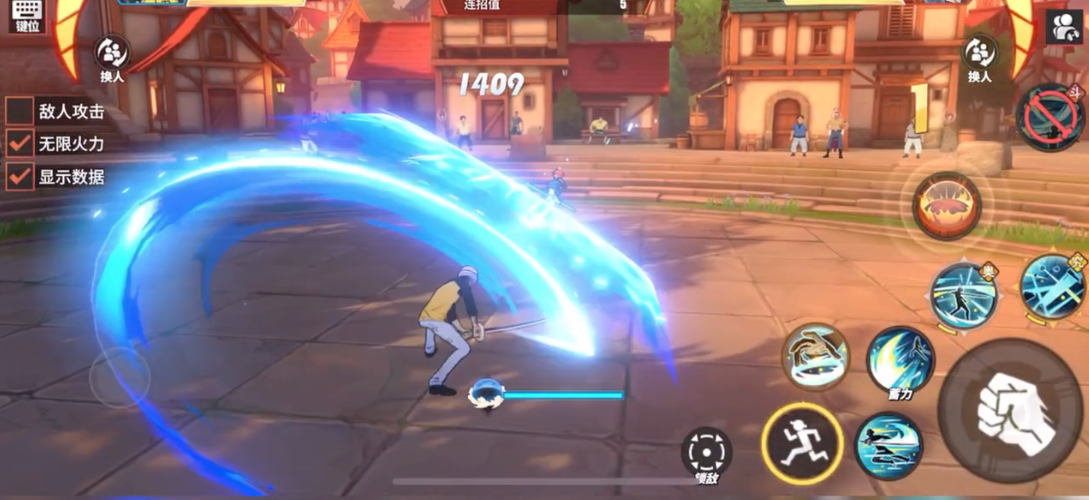Open the 键位 key layout button
This screenshot has width=1089, height=500.
point(26,16)
